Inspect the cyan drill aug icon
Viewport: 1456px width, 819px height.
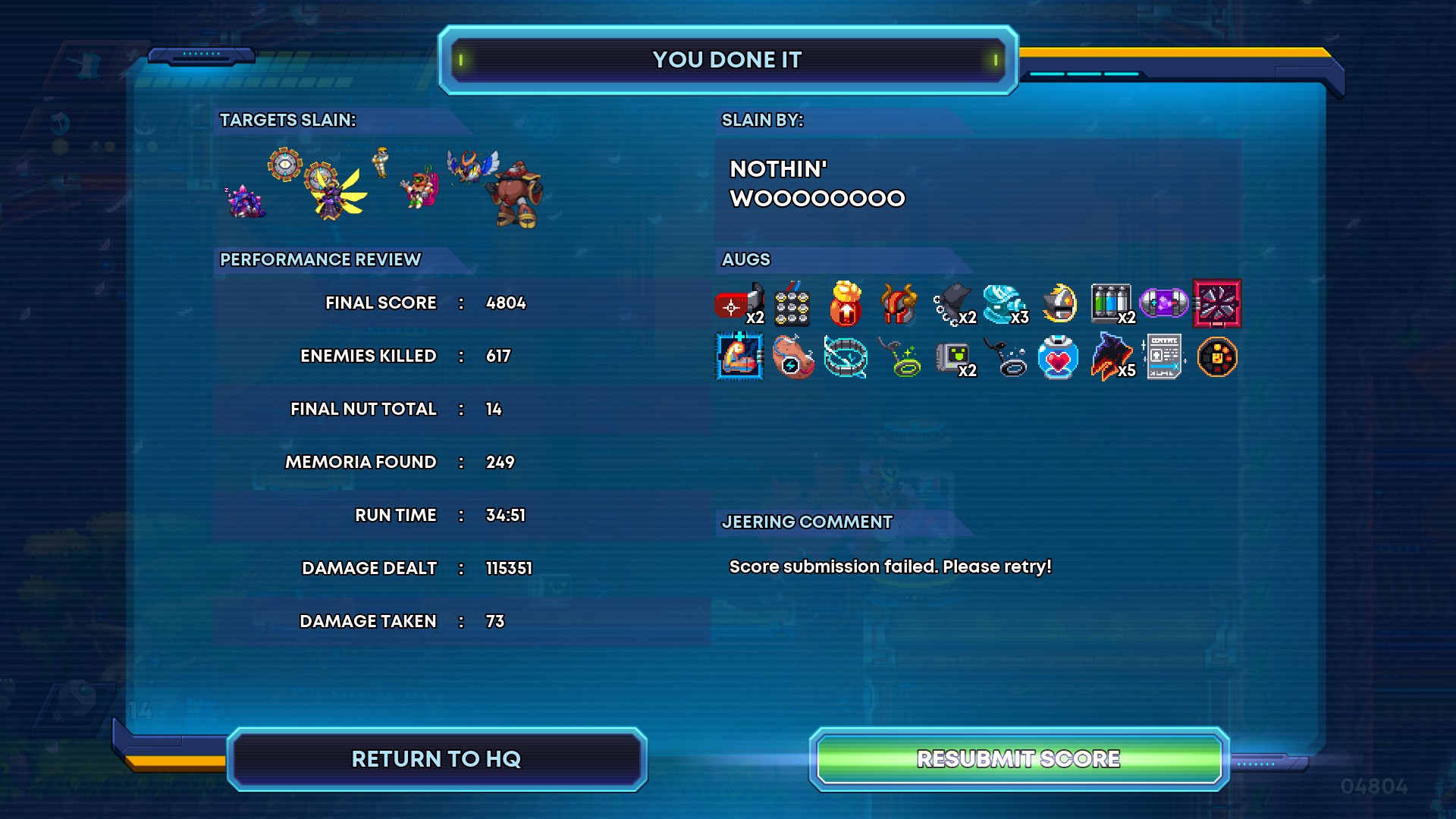coord(1004,304)
